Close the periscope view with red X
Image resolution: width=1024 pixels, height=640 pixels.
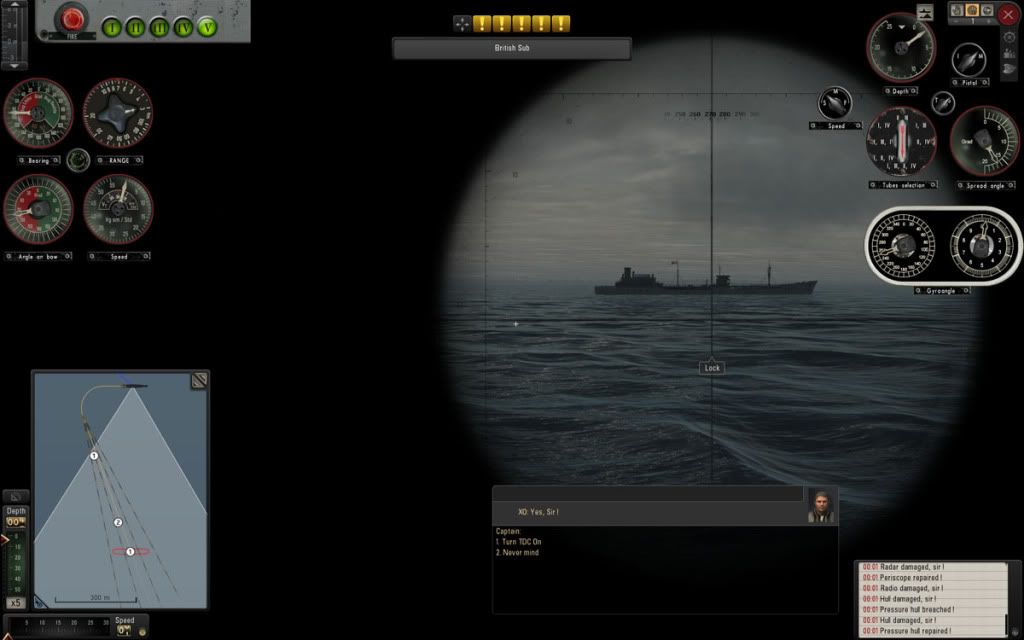pyautogui.click(x=1007, y=14)
